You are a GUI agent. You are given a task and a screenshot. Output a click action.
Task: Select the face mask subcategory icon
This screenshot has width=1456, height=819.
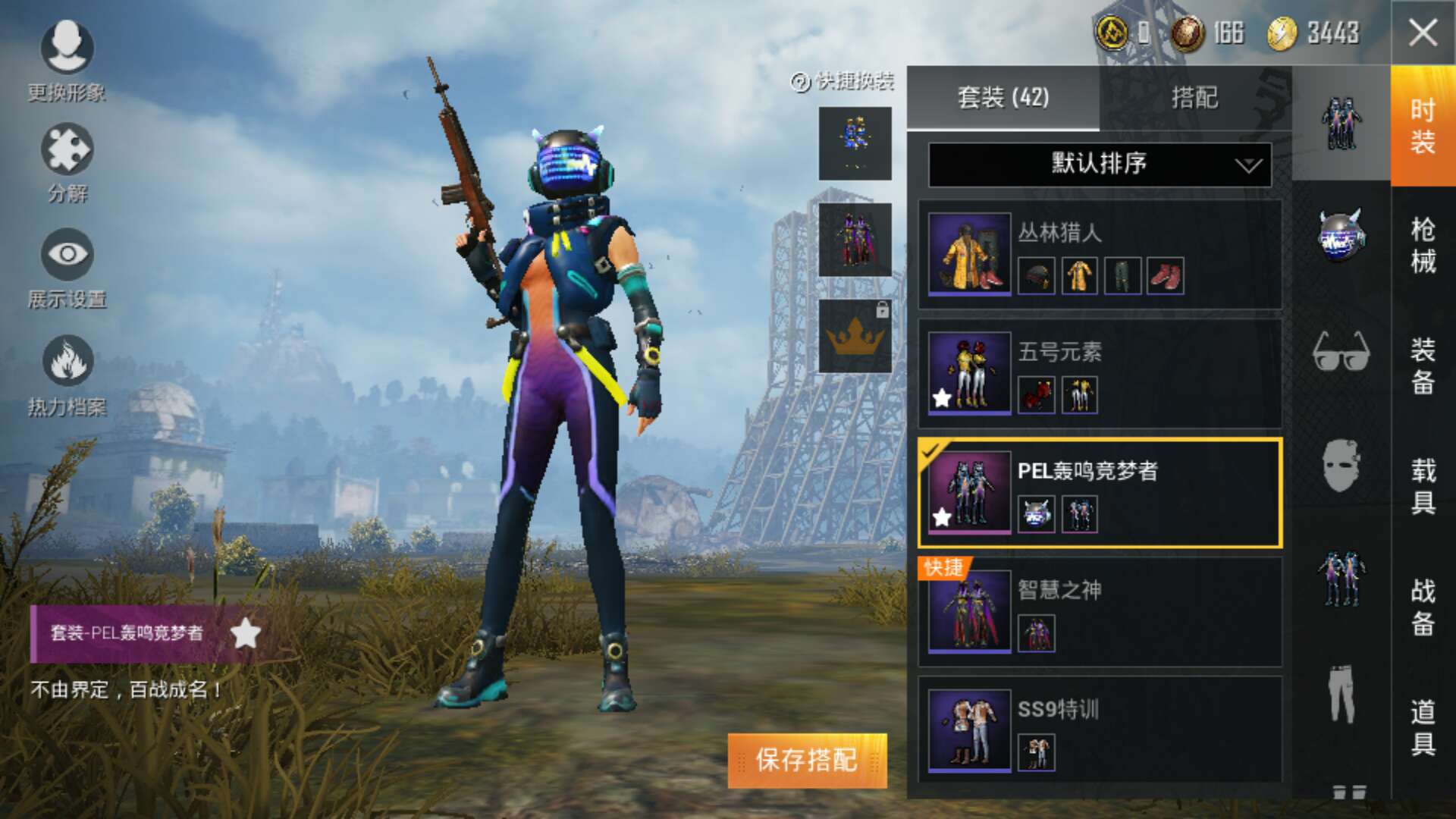click(x=1341, y=465)
